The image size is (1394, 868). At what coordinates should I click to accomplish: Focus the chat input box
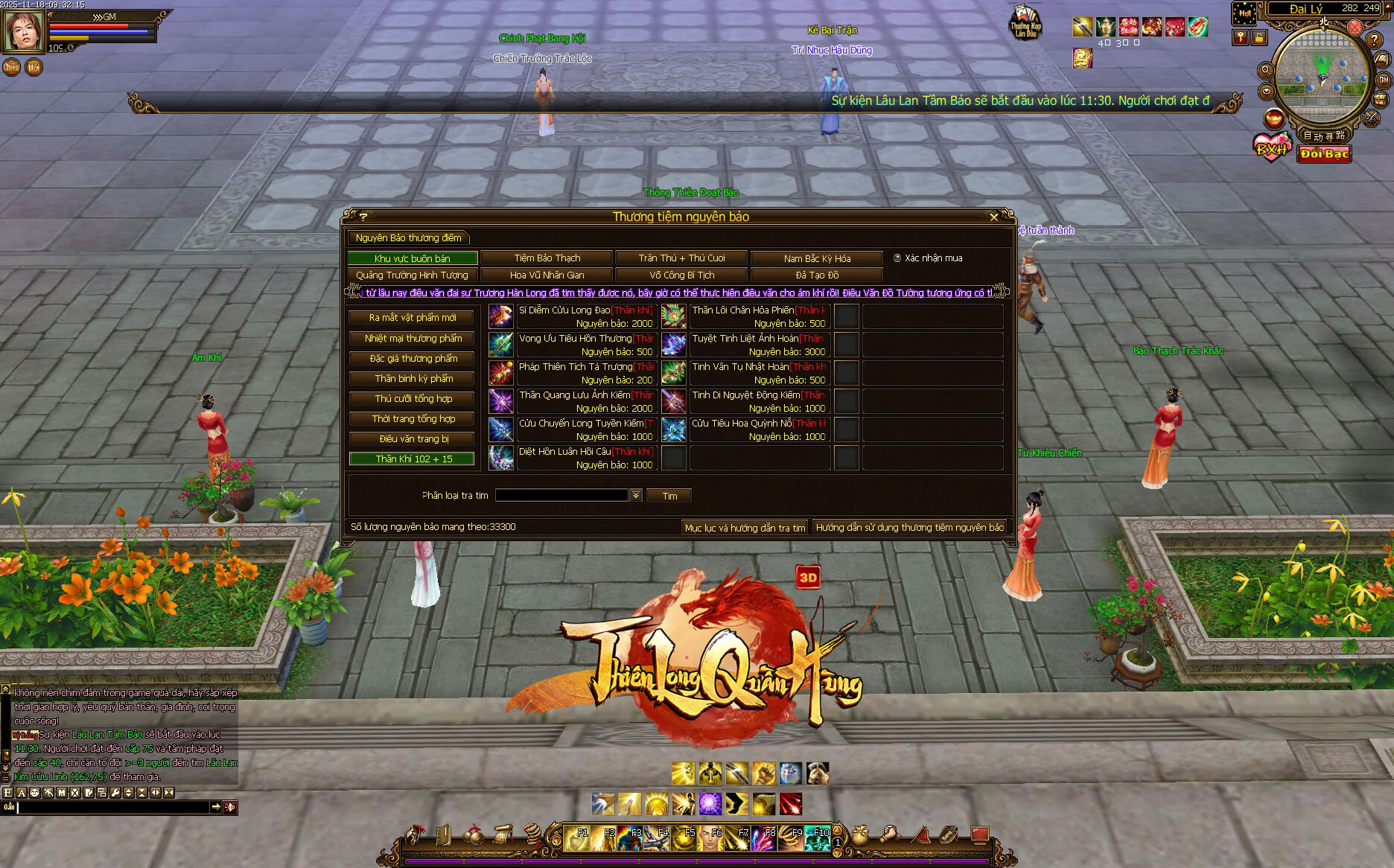pos(113,807)
